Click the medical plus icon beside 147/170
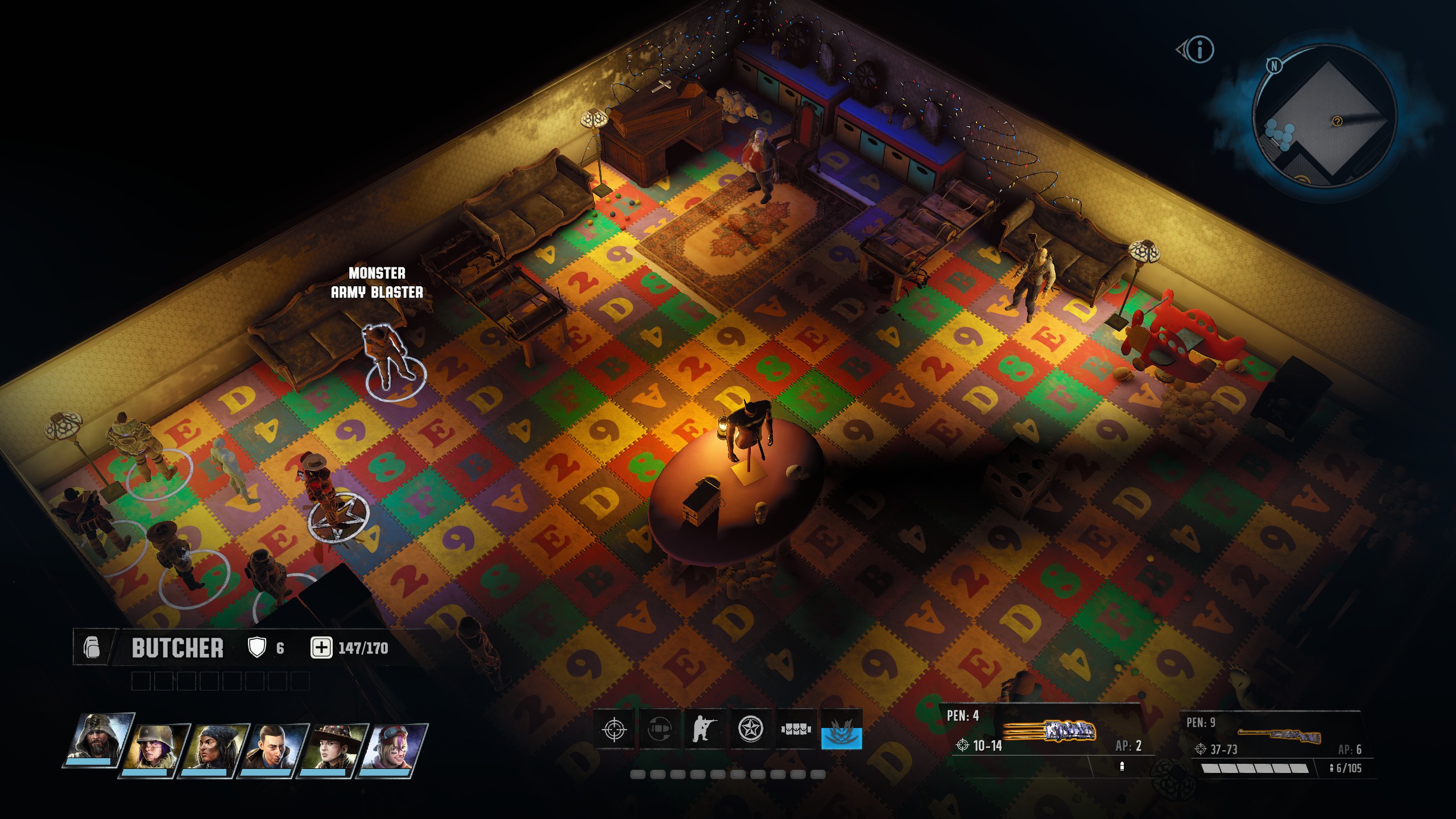The image size is (1456, 819). pos(321,648)
